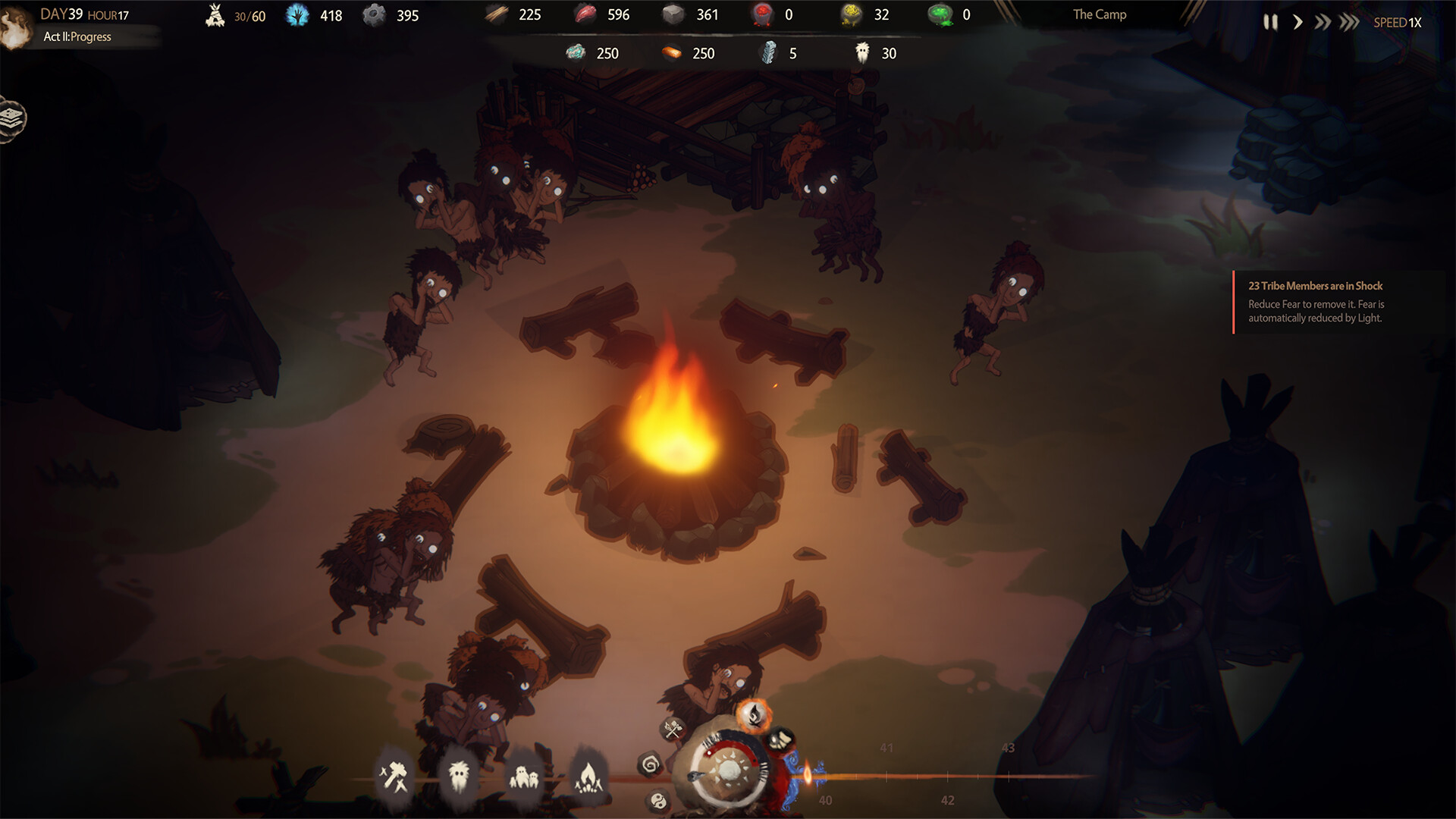
Task: Open the tribe members panel icon
Action: pos(526,778)
